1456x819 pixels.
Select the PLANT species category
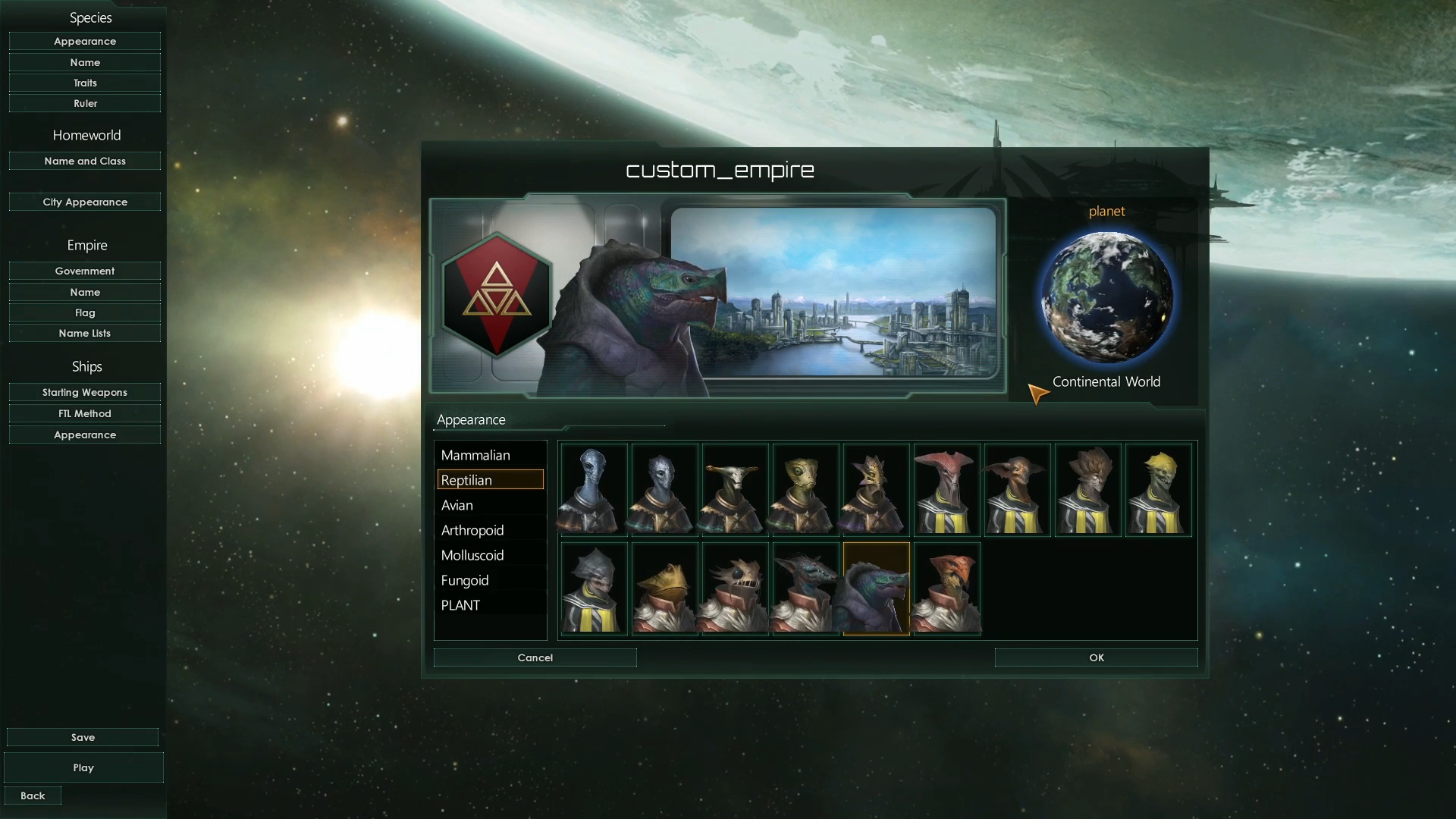click(x=460, y=605)
